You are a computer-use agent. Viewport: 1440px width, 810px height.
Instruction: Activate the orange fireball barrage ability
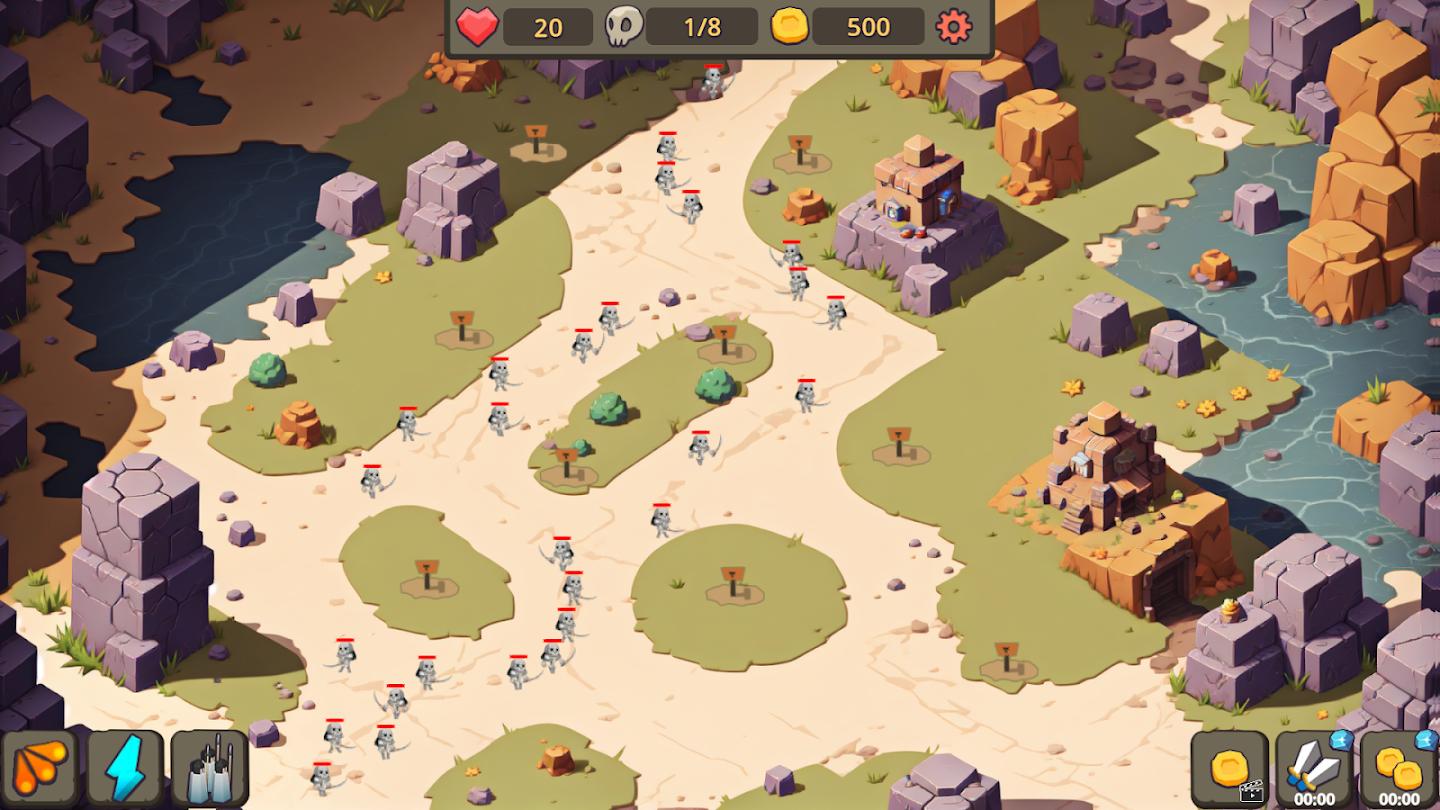[x=40, y=768]
